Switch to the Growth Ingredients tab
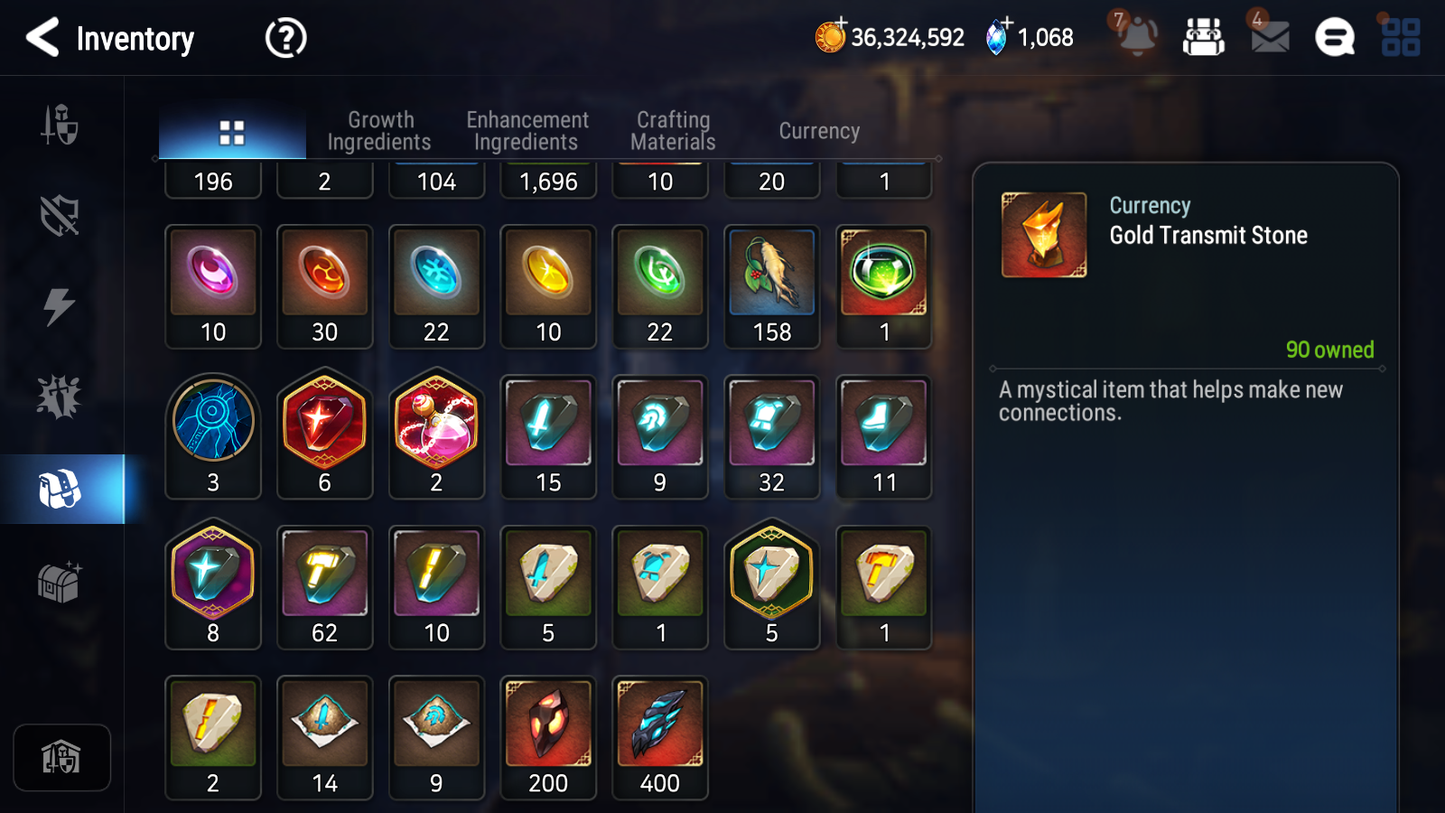1445x813 pixels. tap(379, 131)
